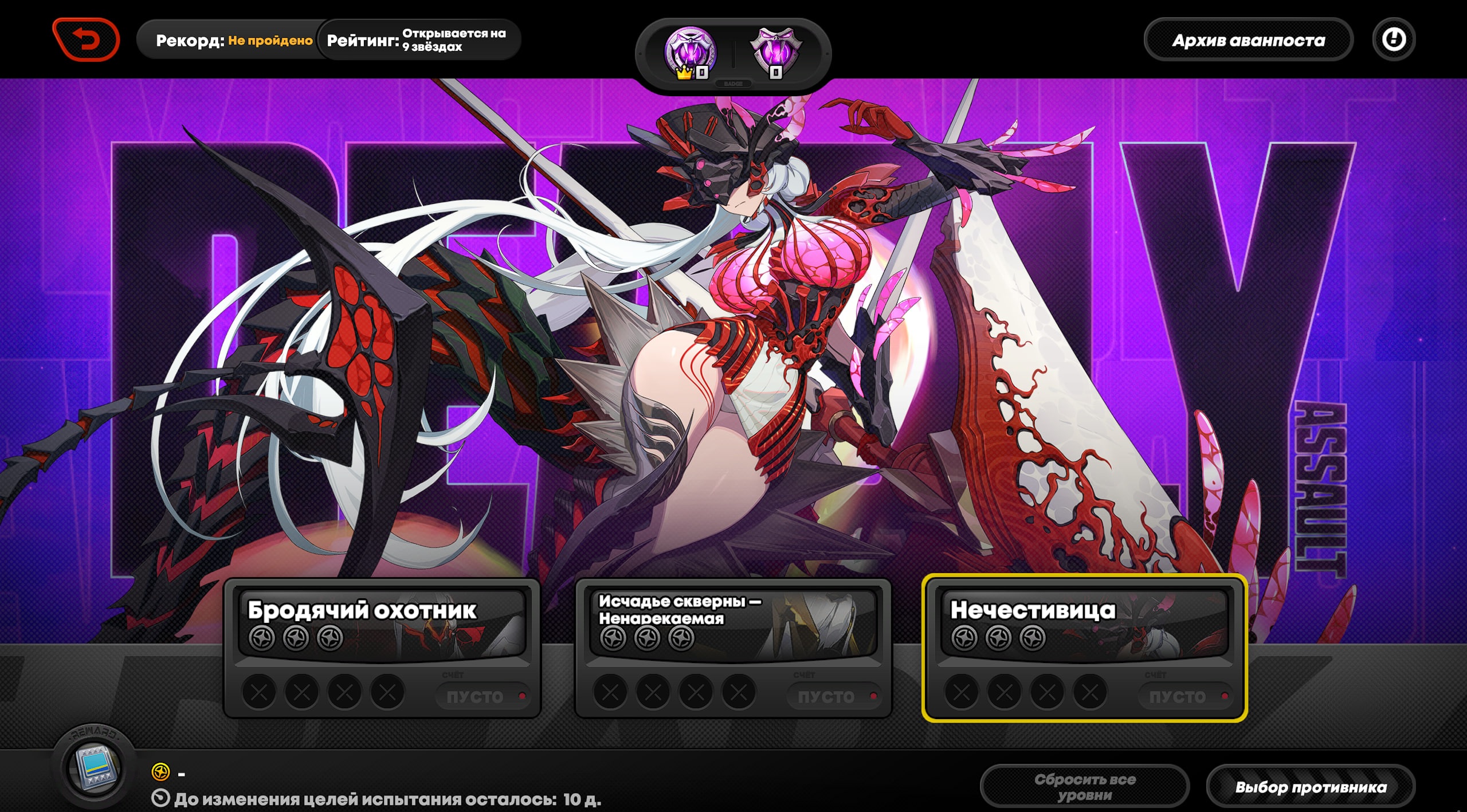Screen dimensions: 1467x812
Task: Click the round timer icon button
Action: click(x=1394, y=40)
